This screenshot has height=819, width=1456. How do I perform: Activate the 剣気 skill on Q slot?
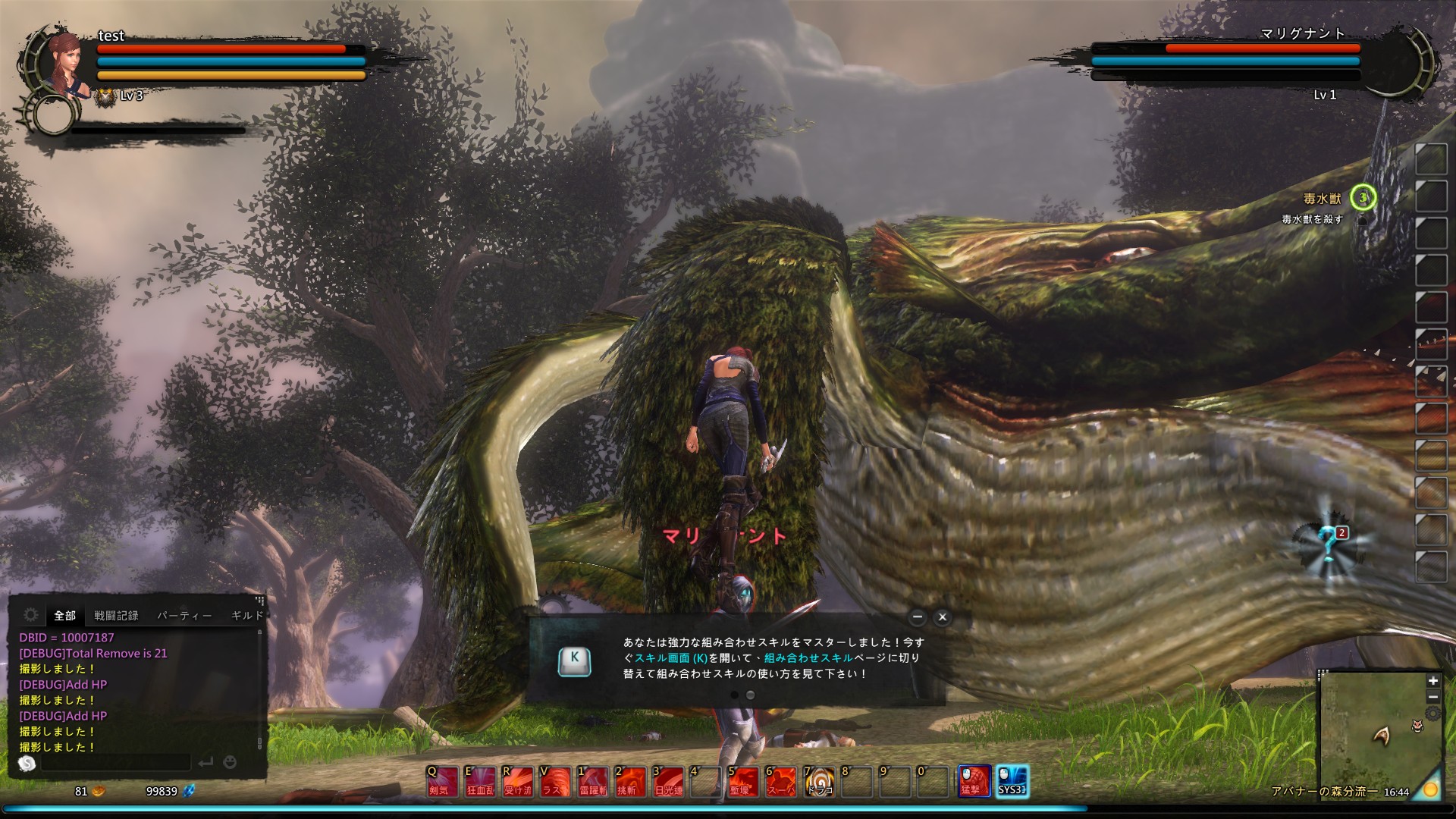pos(441,781)
